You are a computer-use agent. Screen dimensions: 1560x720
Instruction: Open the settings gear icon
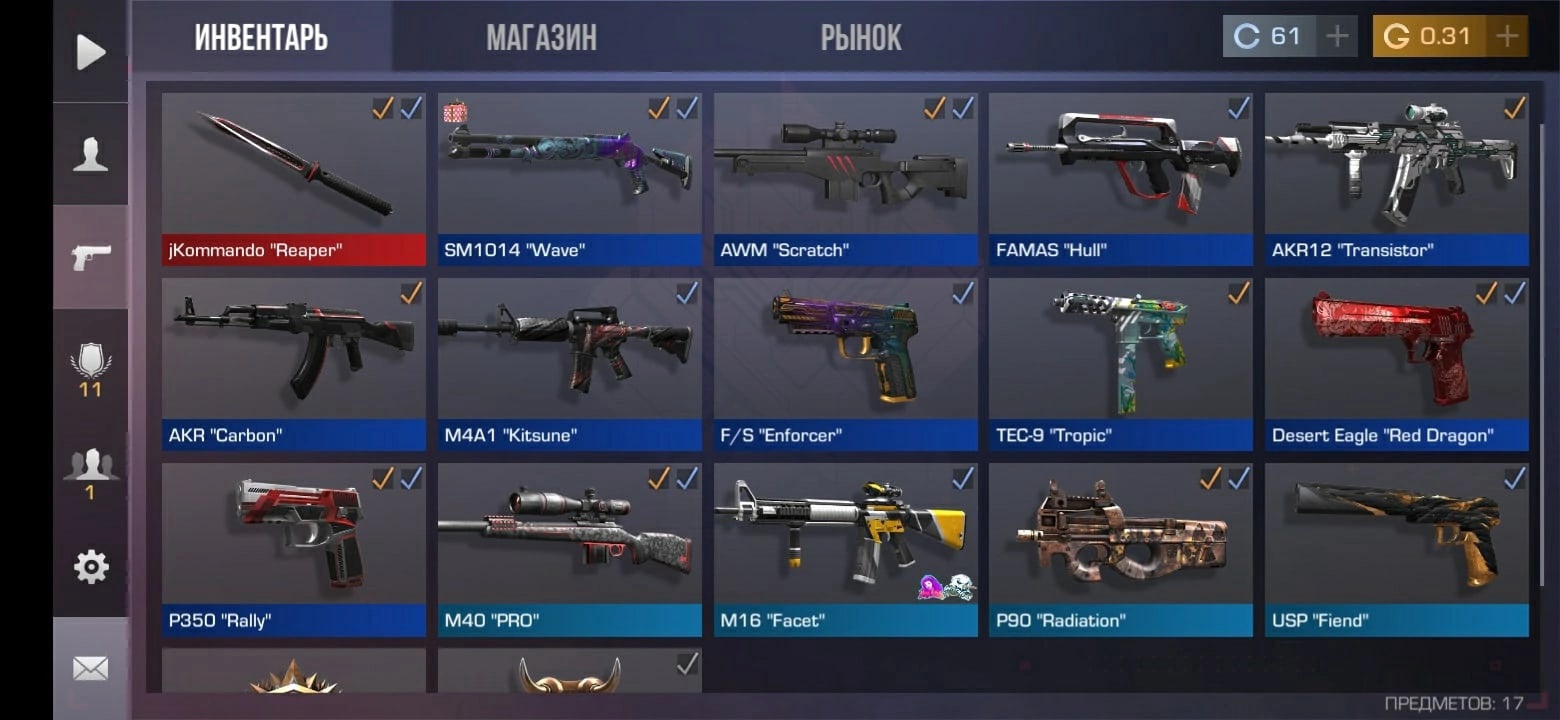point(90,567)
